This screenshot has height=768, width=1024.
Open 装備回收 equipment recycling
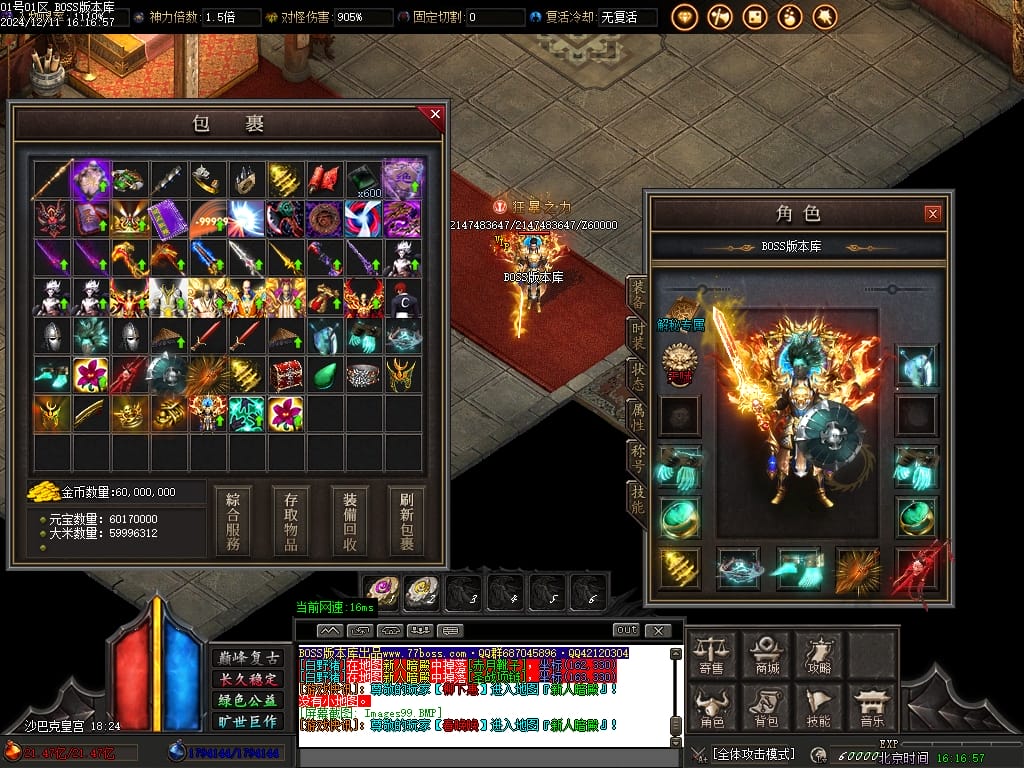point(350,521)
